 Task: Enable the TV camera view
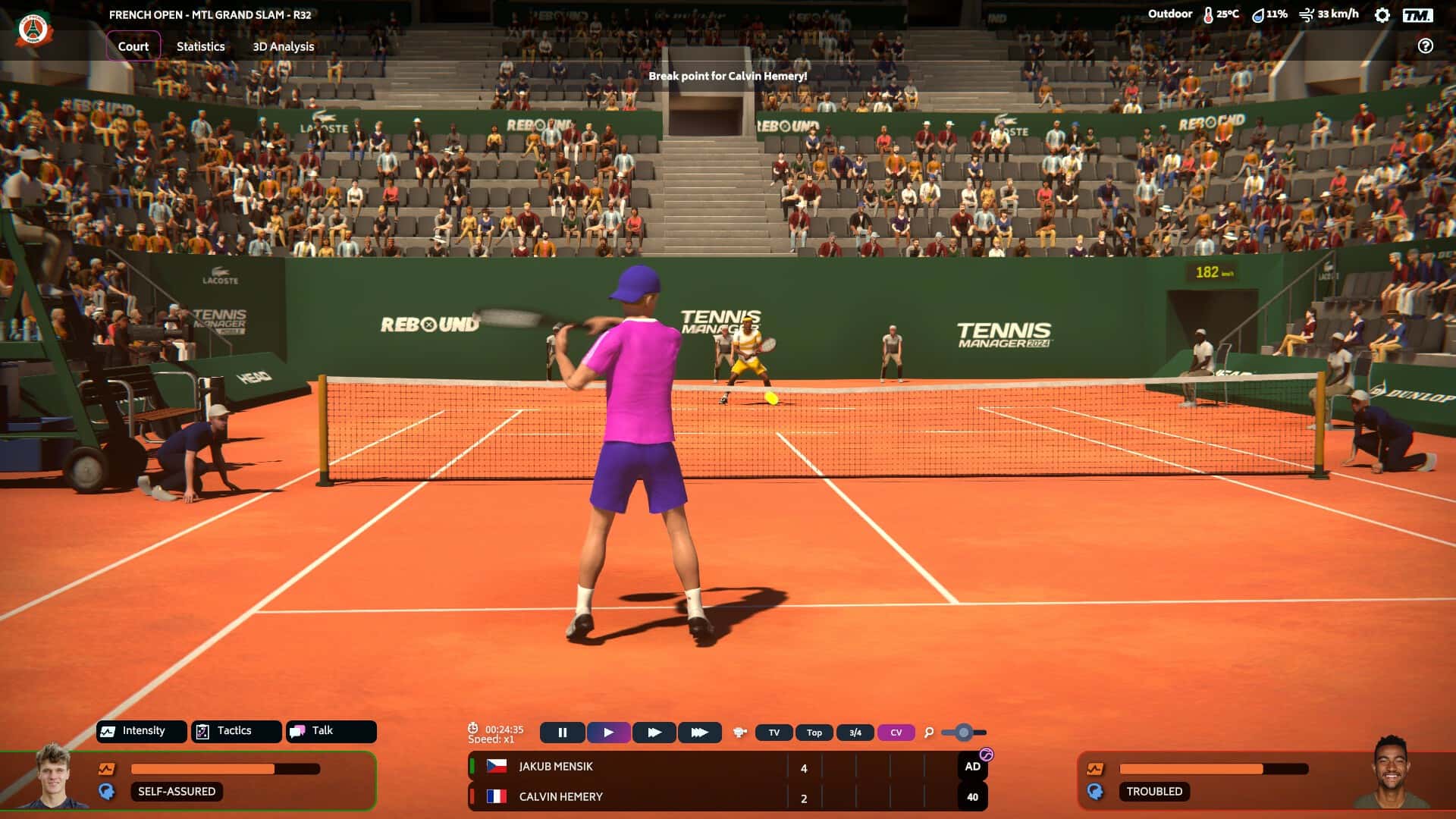click(x=773, y=733)
